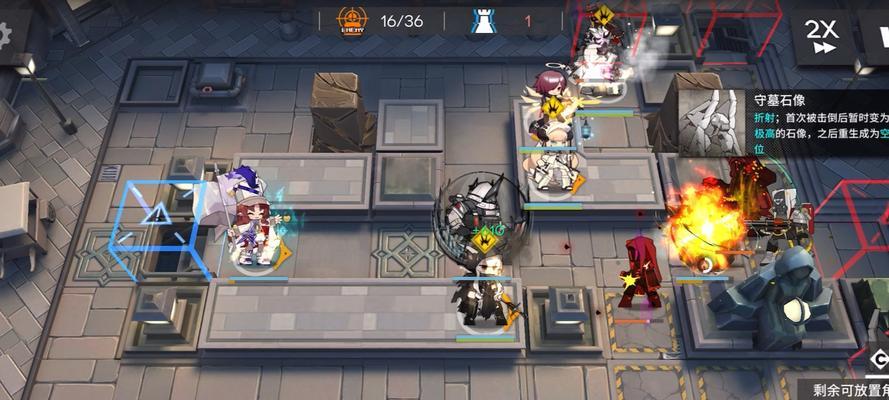Tap the pause button beside 2X
This screenshot has height=400, width=889.
coord(874,37)
